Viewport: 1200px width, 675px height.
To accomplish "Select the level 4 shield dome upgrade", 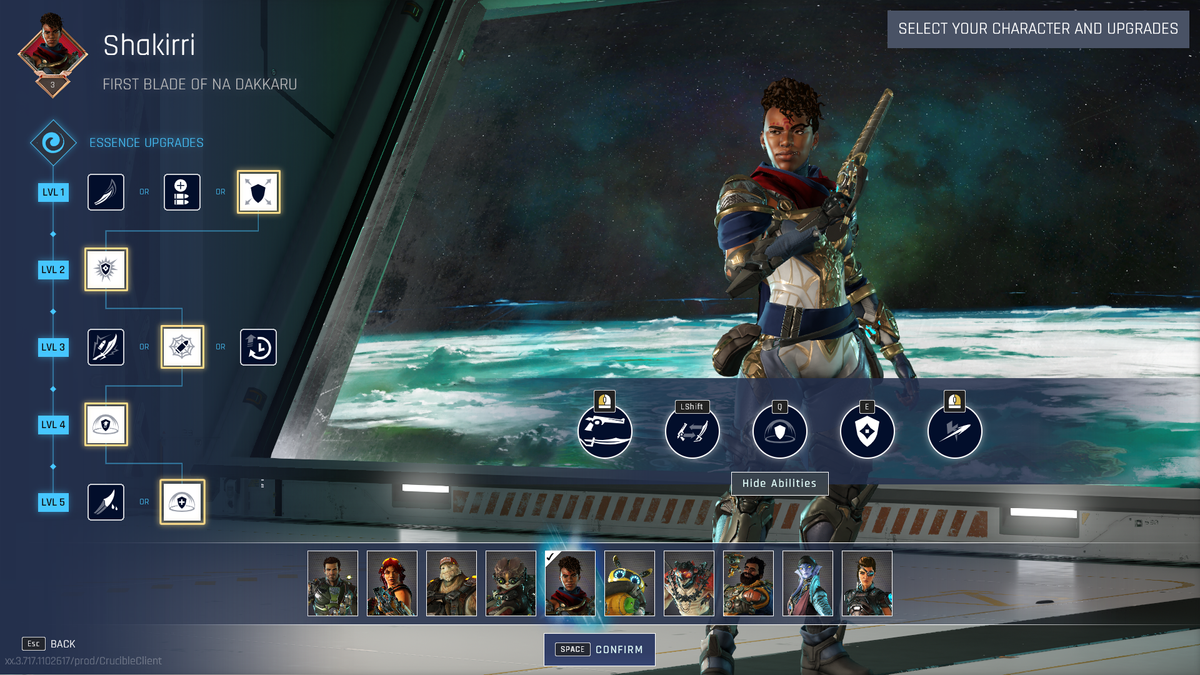I will click(106, 425).
